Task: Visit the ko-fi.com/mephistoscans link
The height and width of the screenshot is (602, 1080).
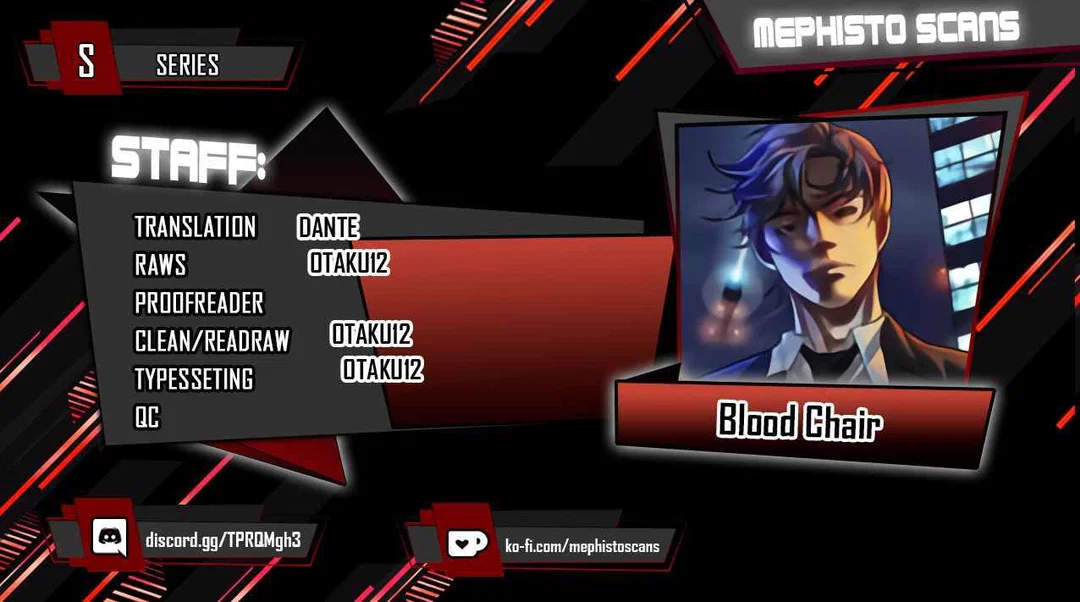Action: point(582,546)
